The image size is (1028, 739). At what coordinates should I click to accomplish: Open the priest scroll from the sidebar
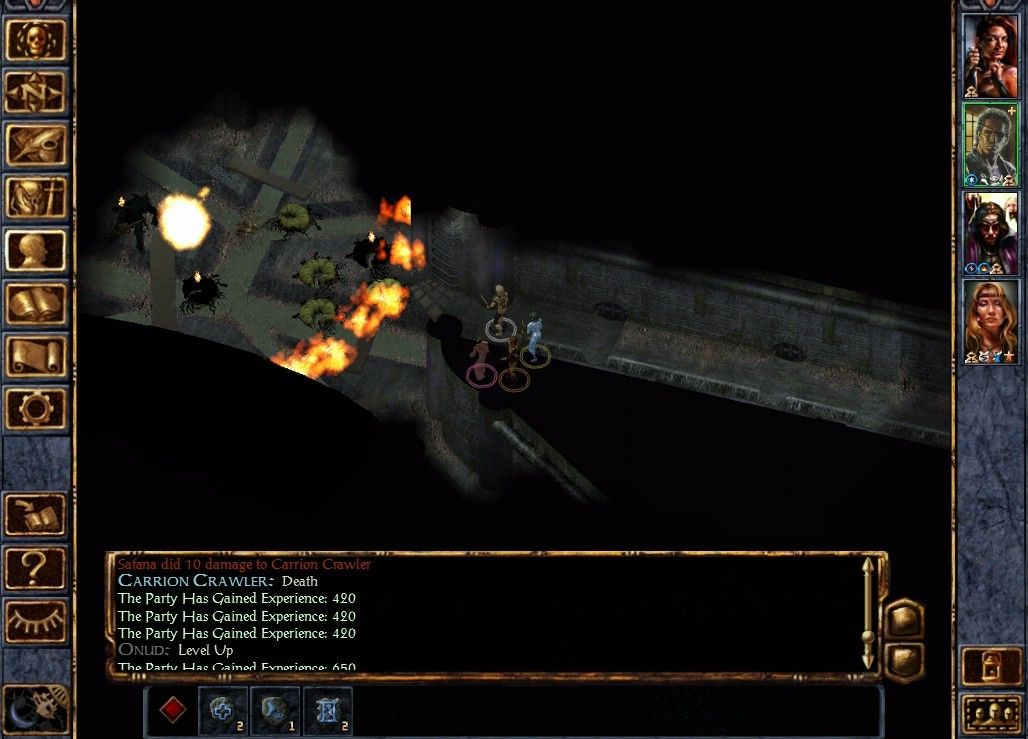[37, 355]
